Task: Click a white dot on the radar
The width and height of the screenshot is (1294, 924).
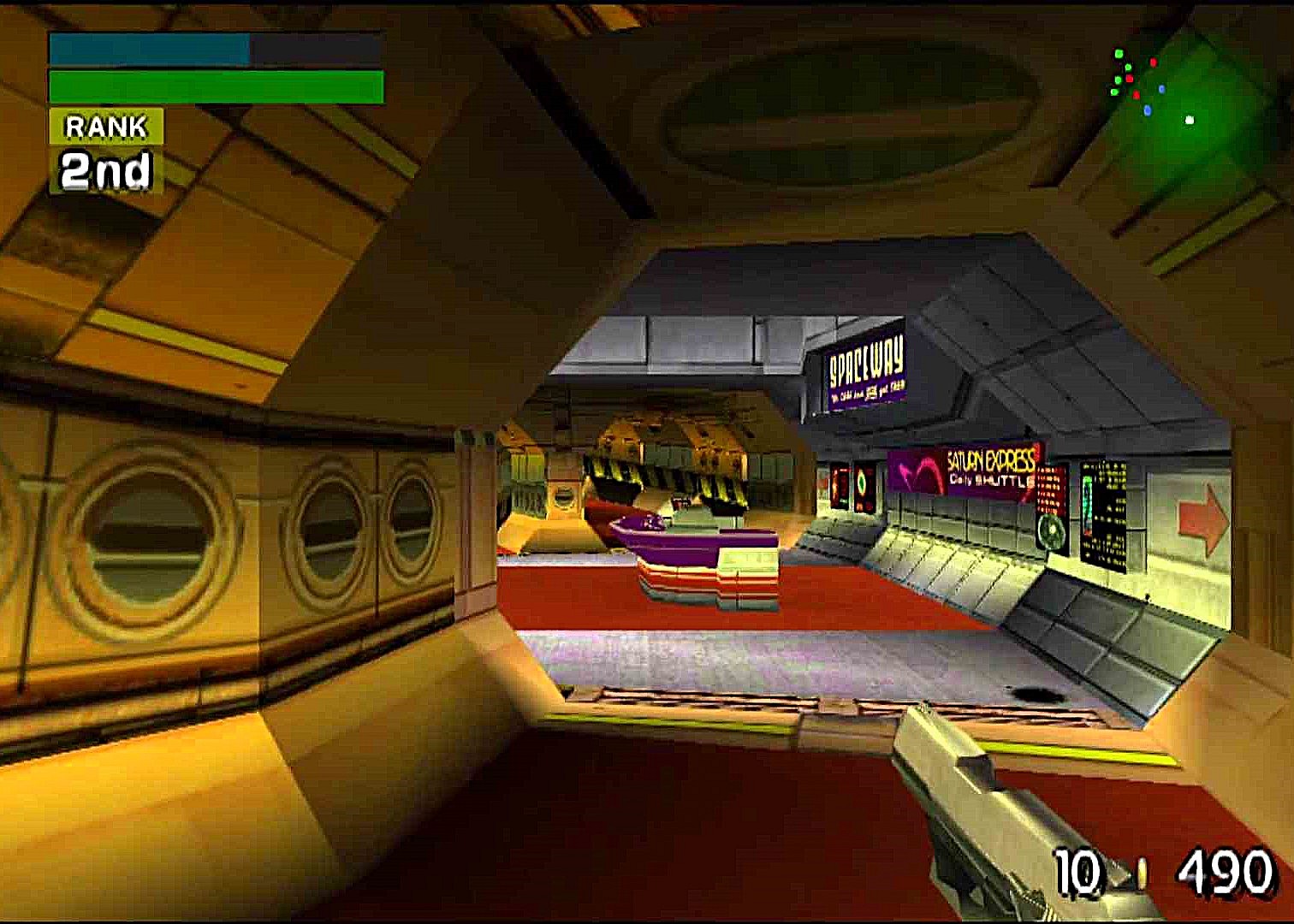Action: click(x=1188, y=120)
